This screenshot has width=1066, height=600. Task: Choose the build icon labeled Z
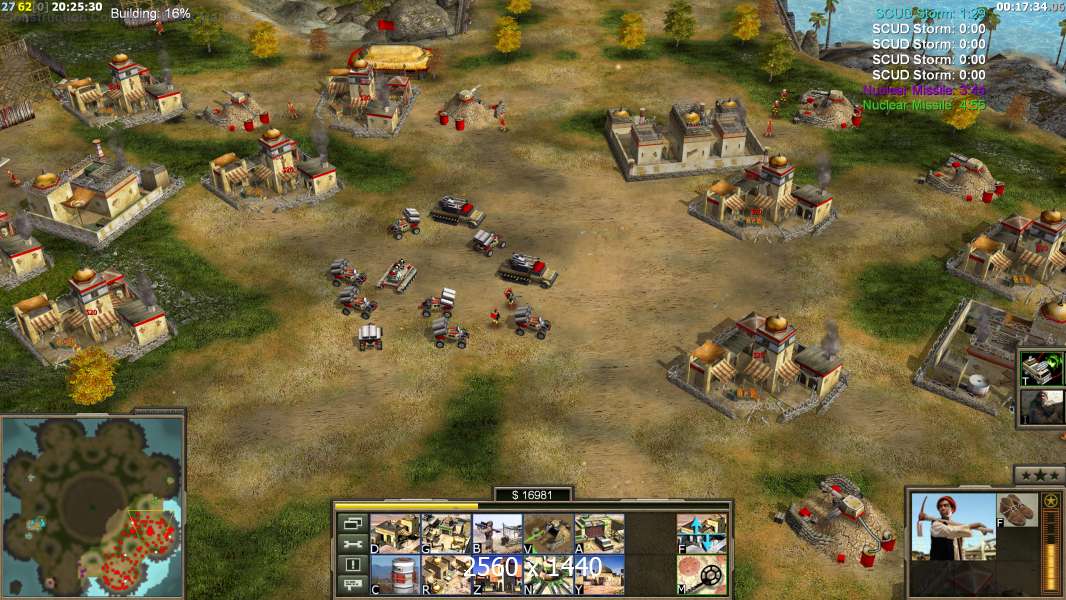coord(496,574)
